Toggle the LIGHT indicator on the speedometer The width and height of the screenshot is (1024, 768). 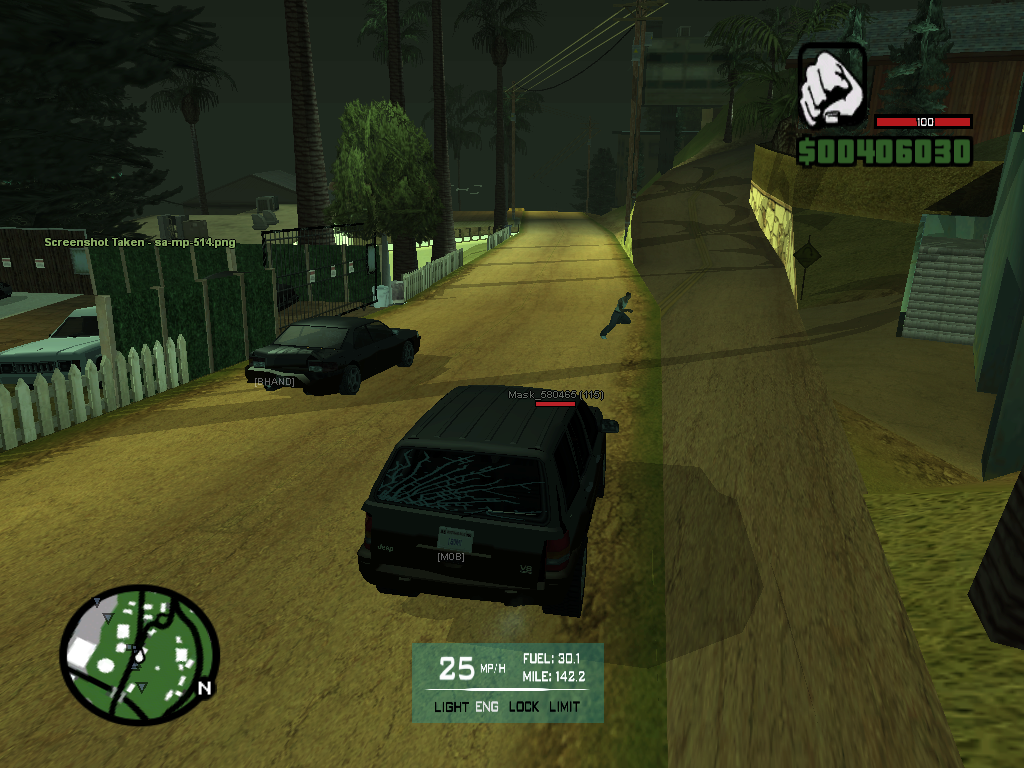[x=451, y=707]
